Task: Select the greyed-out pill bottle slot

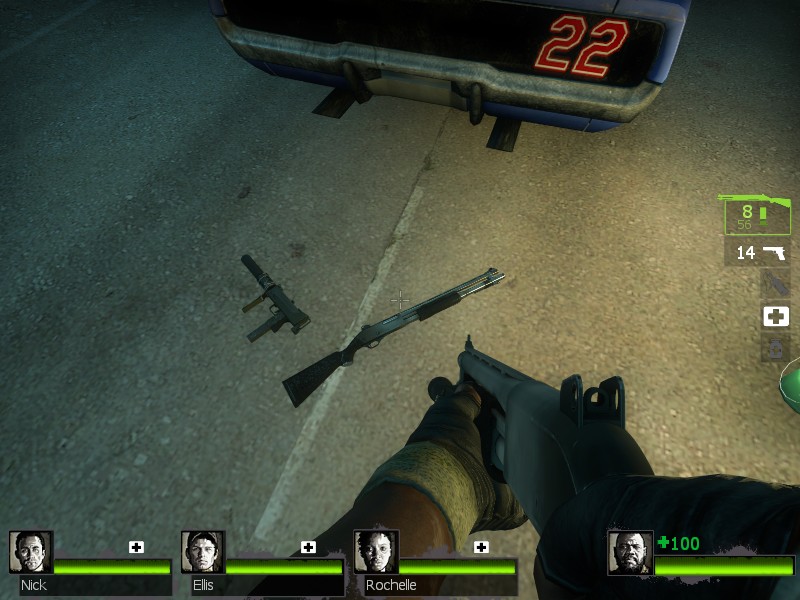Action: coord(776,349)
